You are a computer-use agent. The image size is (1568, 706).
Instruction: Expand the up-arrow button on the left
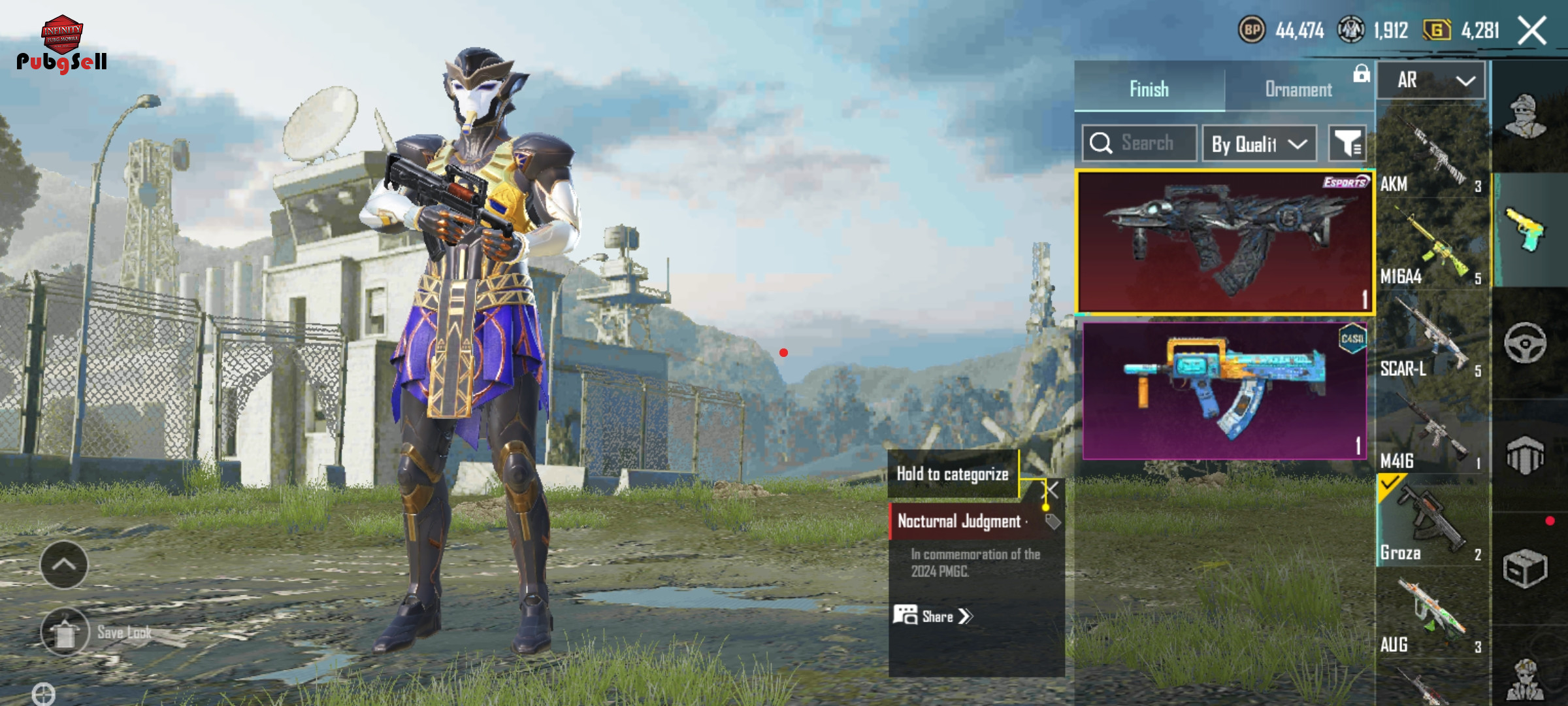(64, 565)
